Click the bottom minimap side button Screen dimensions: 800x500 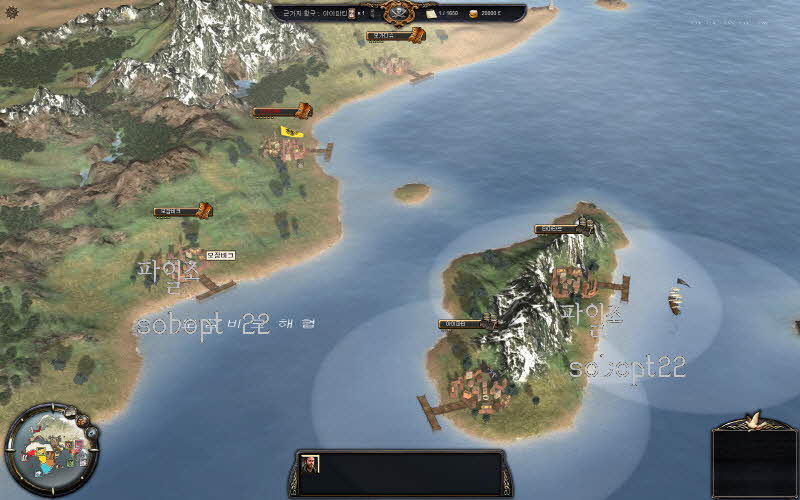(x=91, y=432)
